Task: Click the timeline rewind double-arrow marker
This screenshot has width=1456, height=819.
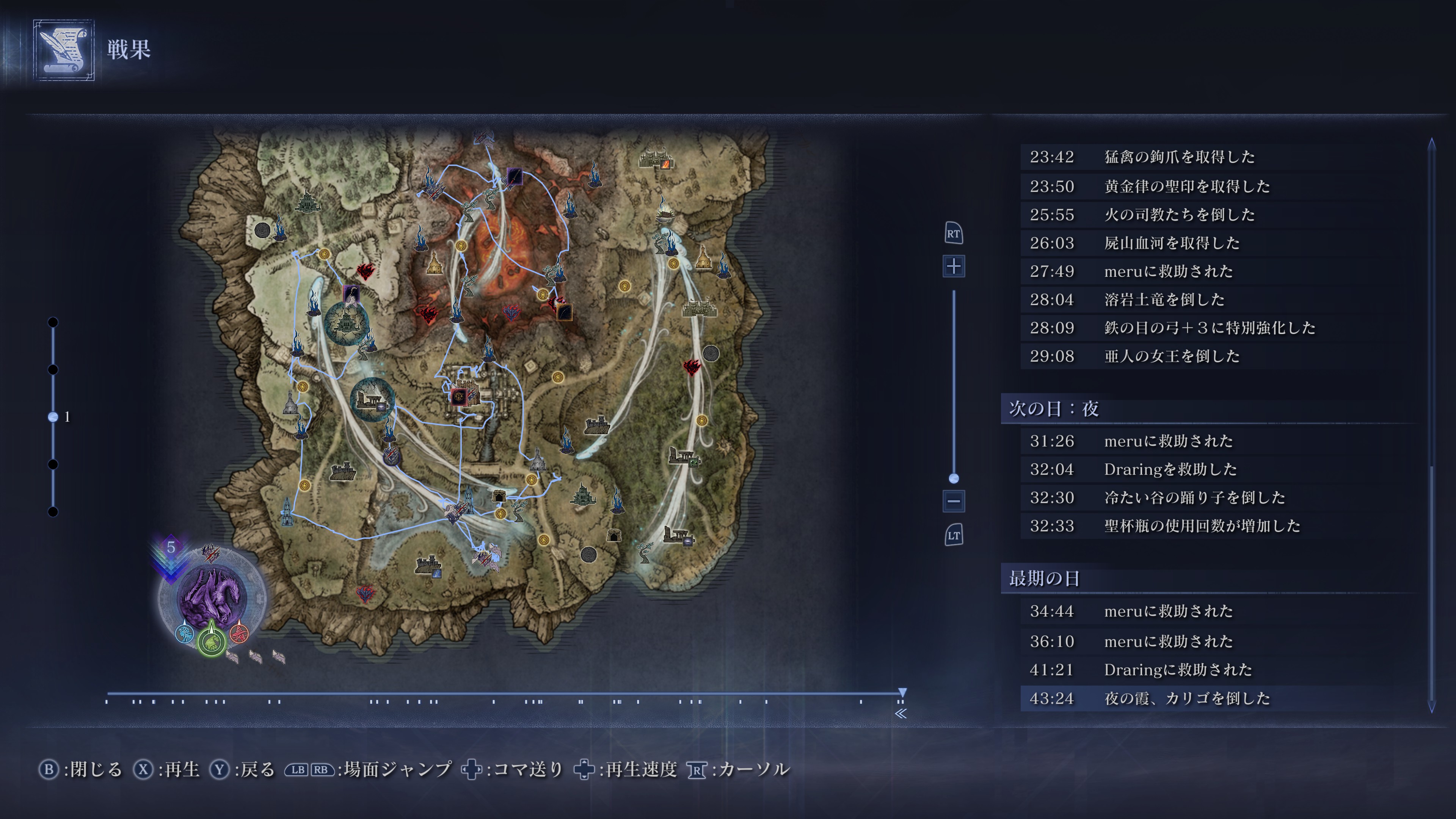Action: (x=901, y=713)
